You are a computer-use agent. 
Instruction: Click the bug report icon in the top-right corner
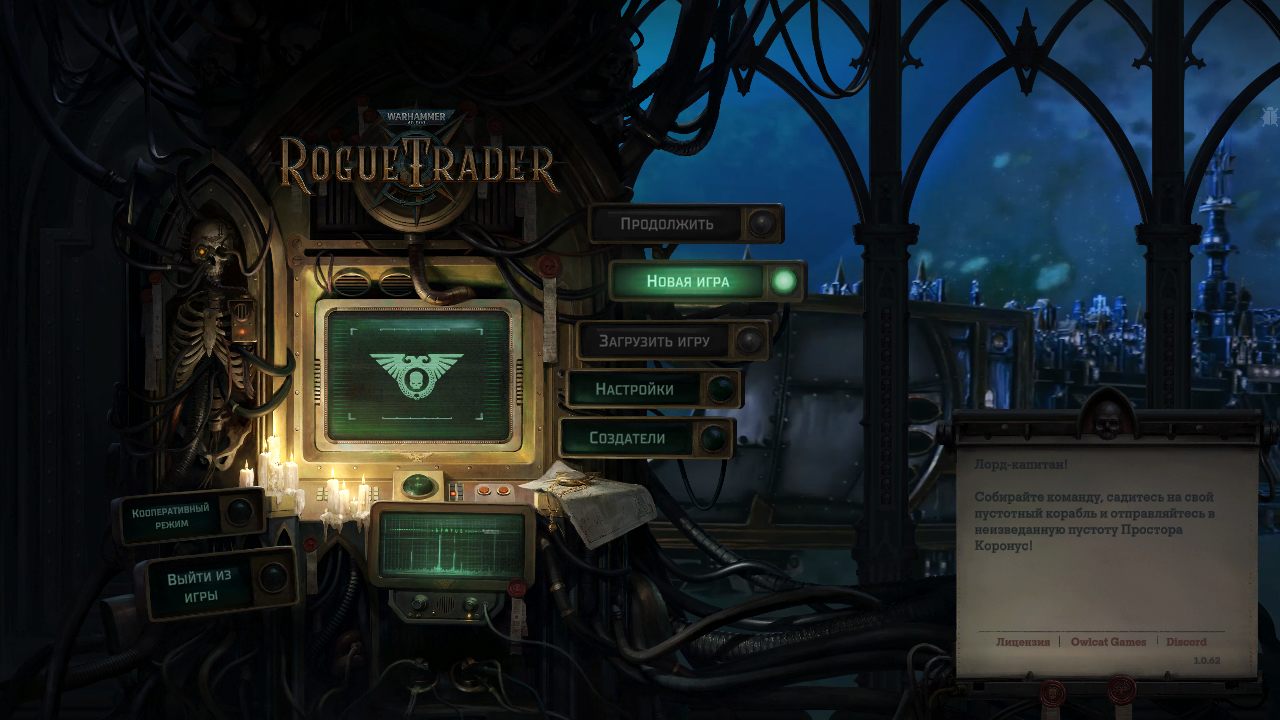pyautogui.click(x=1269, y=116)
